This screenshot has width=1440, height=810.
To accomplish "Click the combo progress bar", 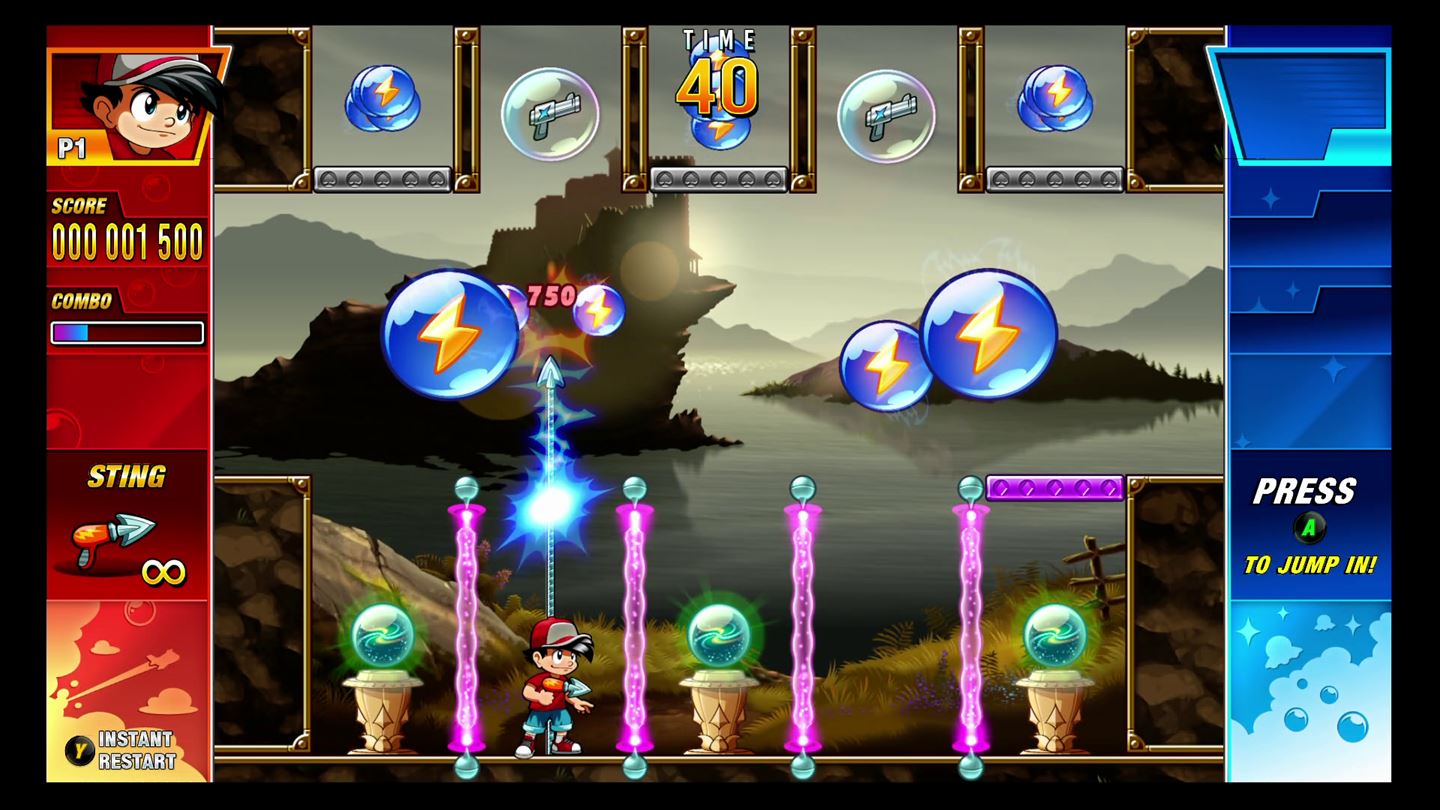I will 126,333.
